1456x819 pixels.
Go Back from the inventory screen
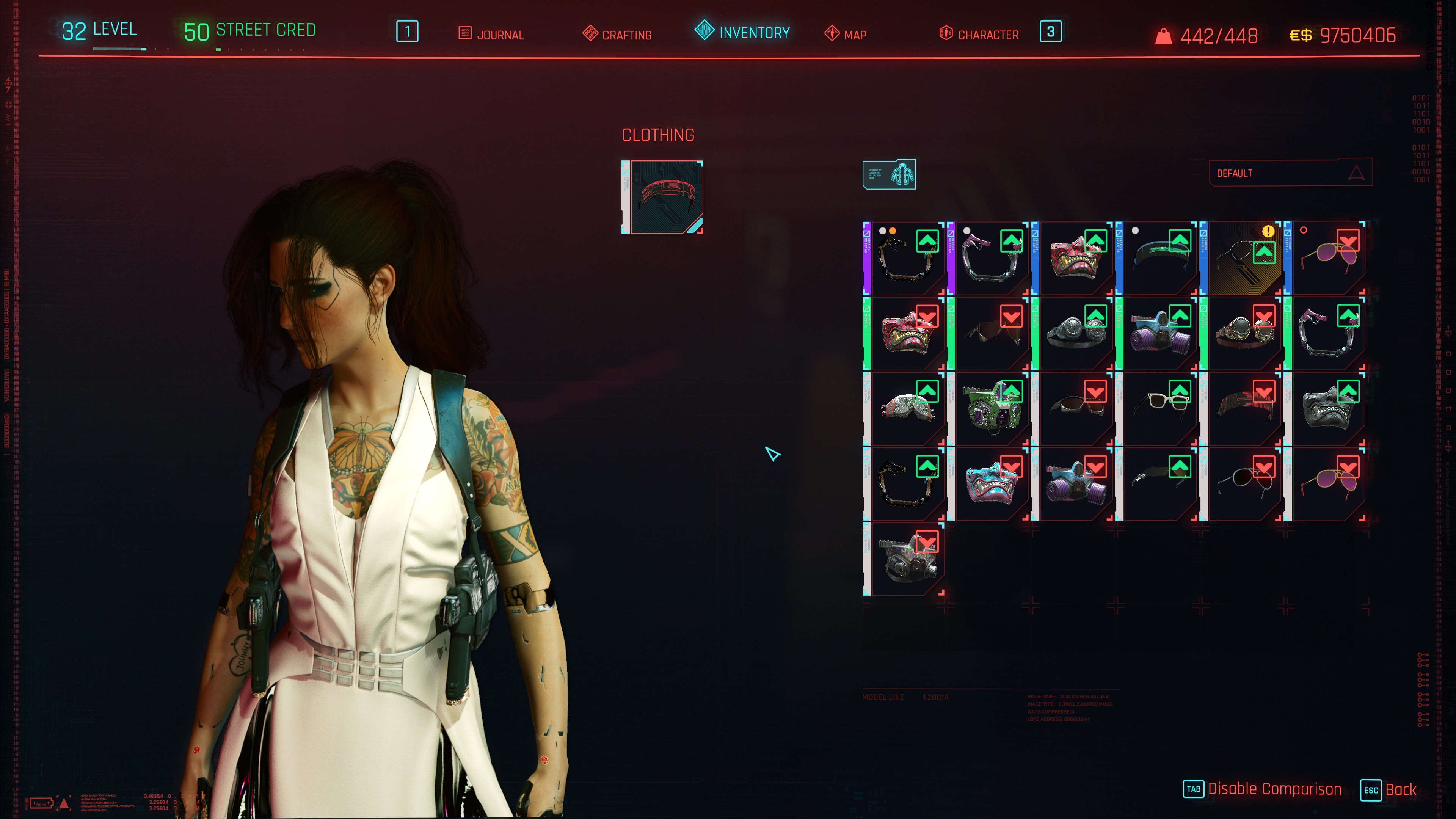tap(1400, 789)
